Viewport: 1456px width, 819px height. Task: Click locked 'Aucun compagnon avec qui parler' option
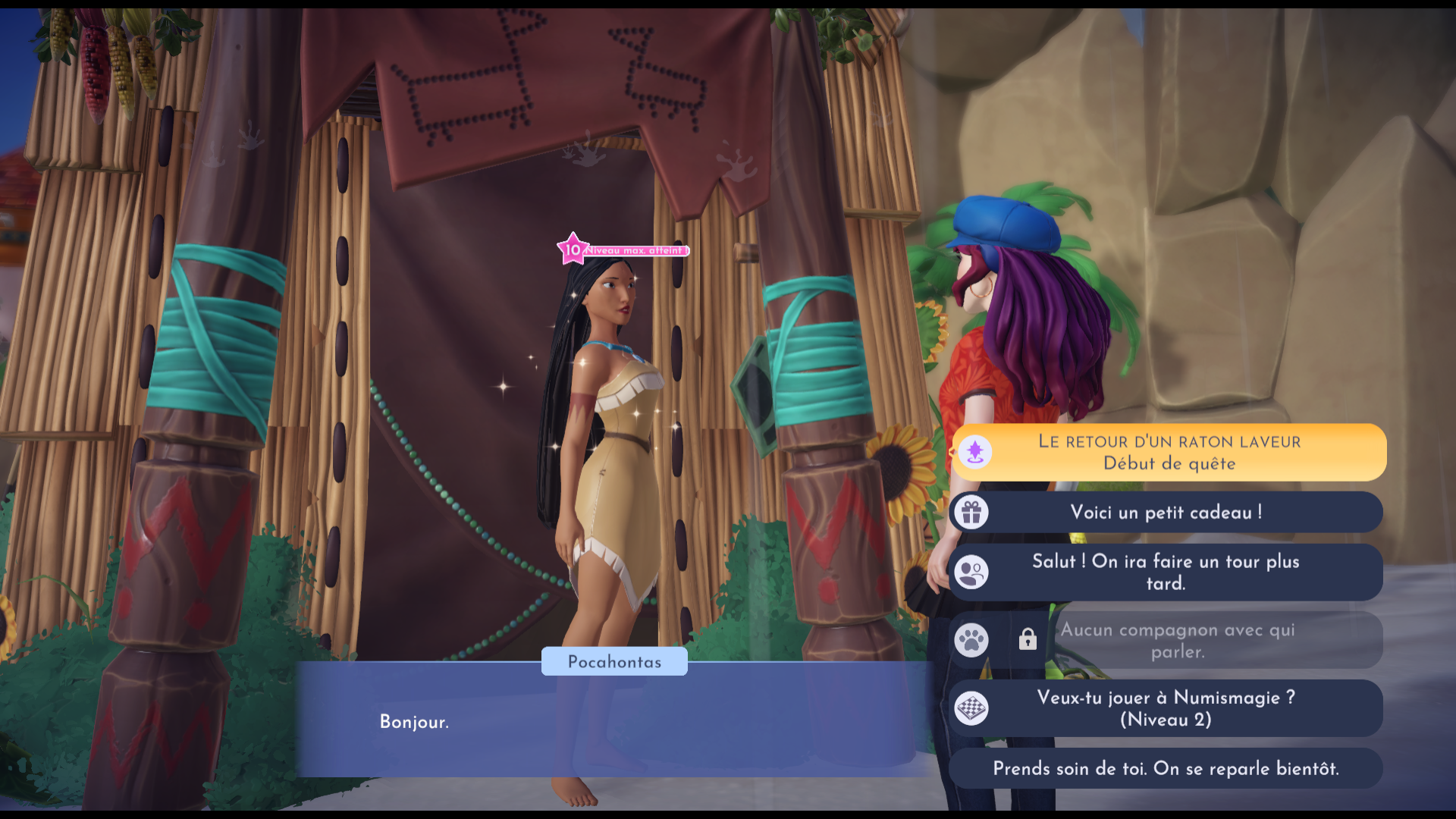pos(1177,641)
